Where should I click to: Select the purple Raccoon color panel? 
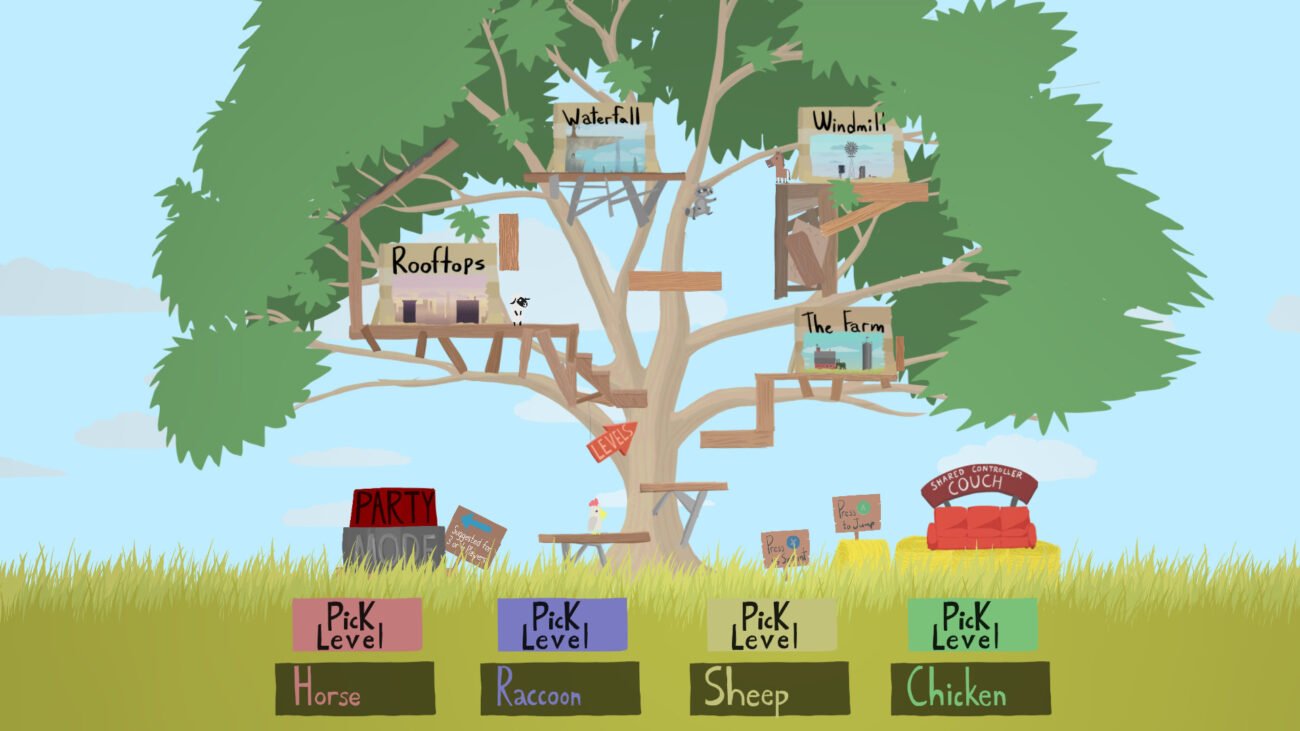[x=561, y=622]
